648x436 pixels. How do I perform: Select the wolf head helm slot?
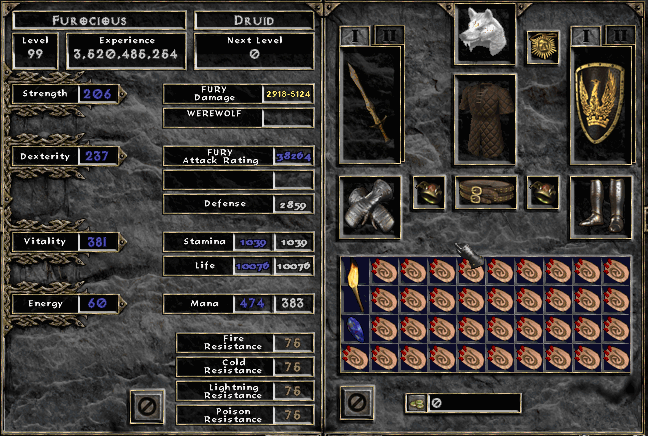point(485,33)
